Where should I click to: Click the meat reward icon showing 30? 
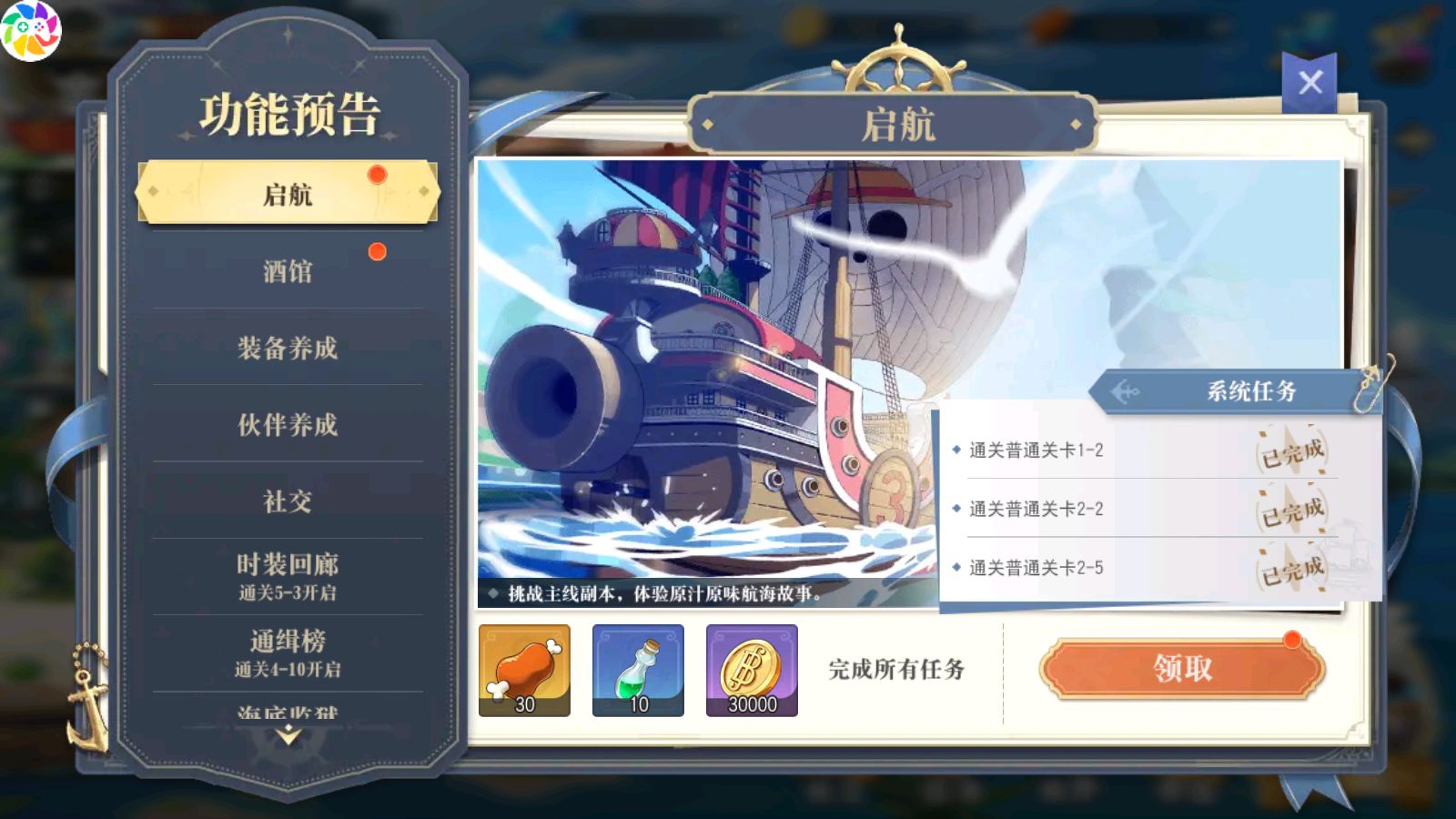[x=523, y=671]
